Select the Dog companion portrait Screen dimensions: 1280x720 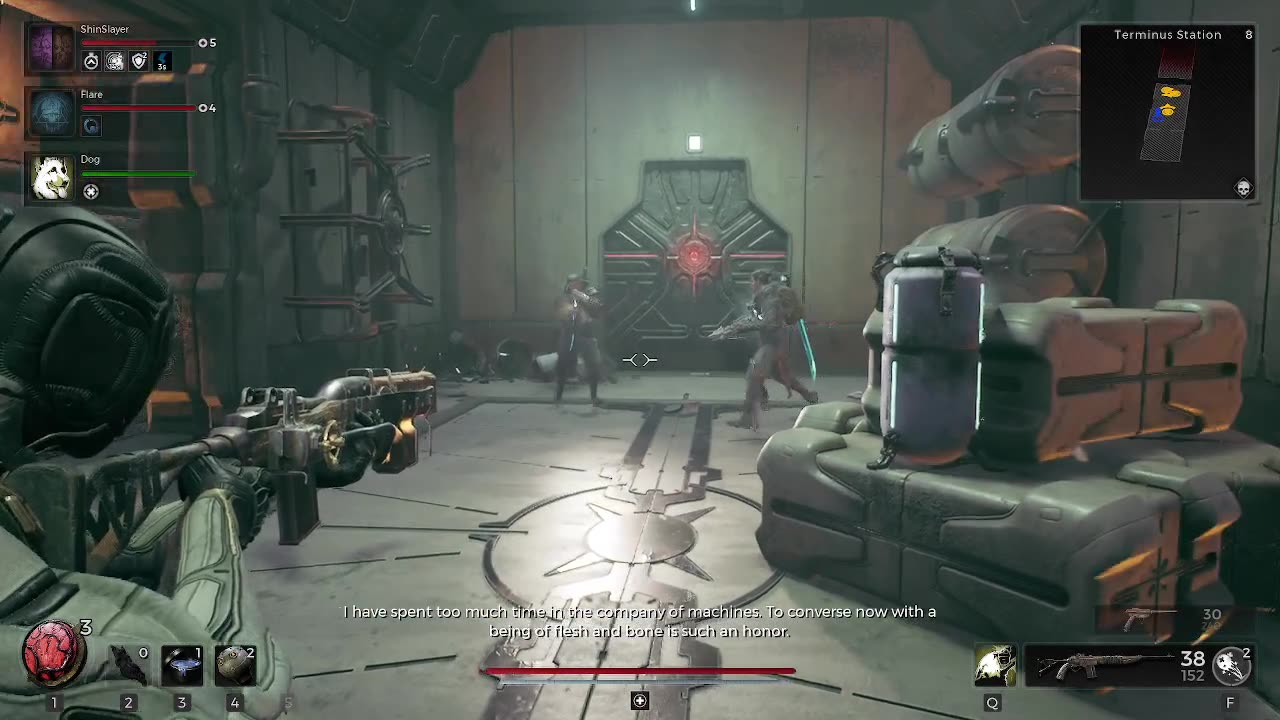pyautogui.click(x=50, y=177)
